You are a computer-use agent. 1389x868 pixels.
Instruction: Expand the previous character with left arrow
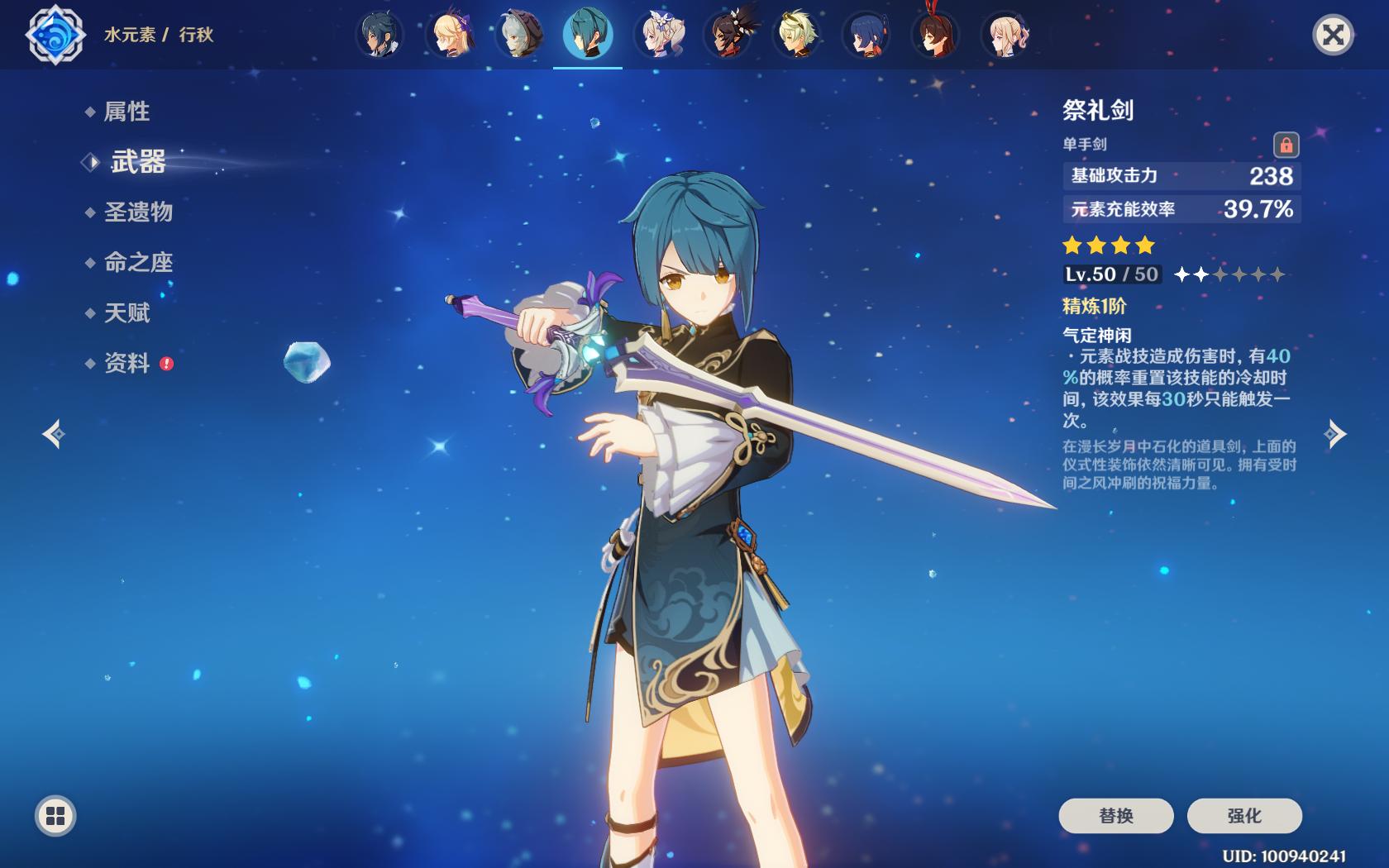(x=52, y=432)
